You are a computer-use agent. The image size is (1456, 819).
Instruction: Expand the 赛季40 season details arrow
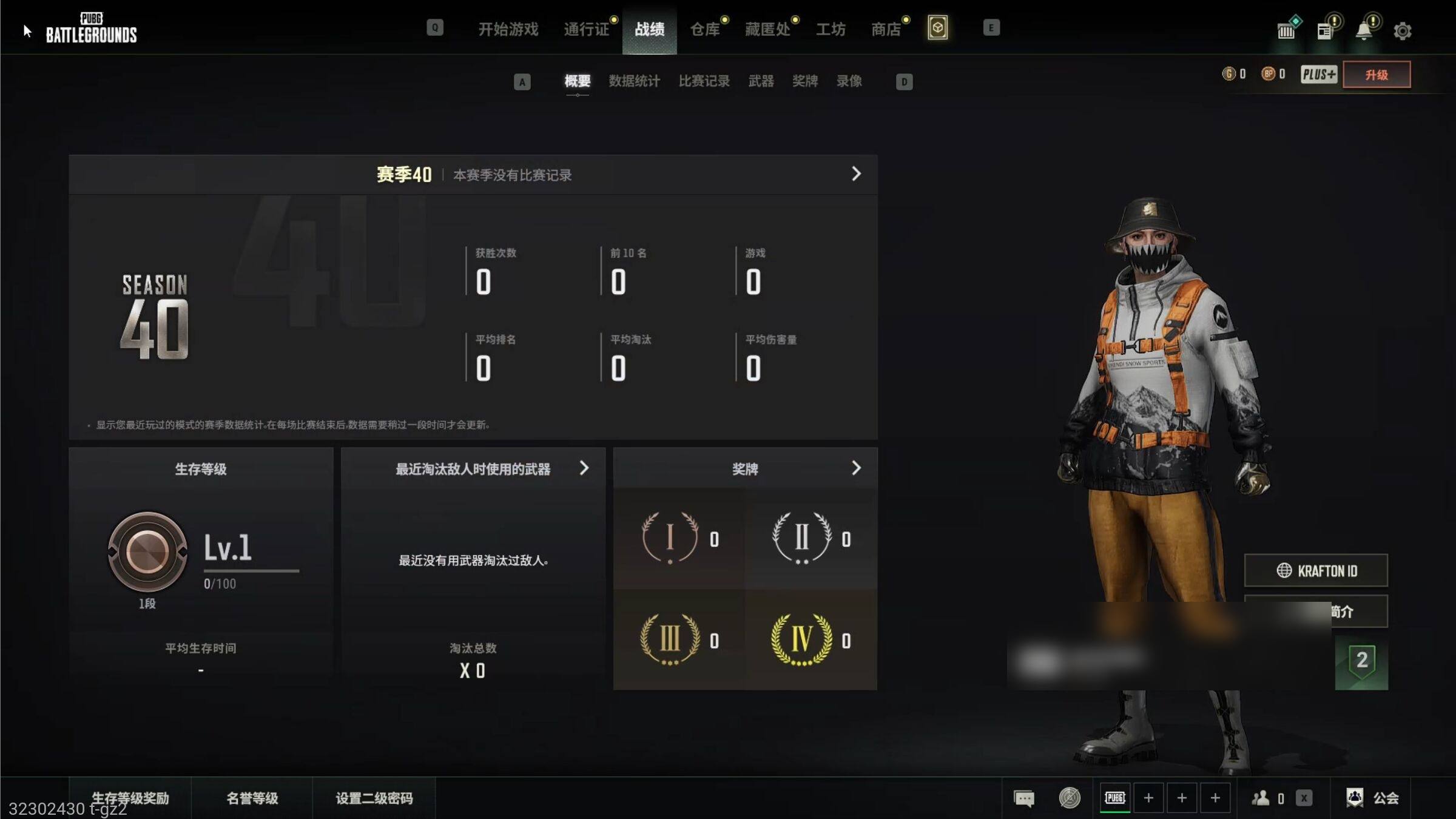pyautogui.click(x=856, y=174)
